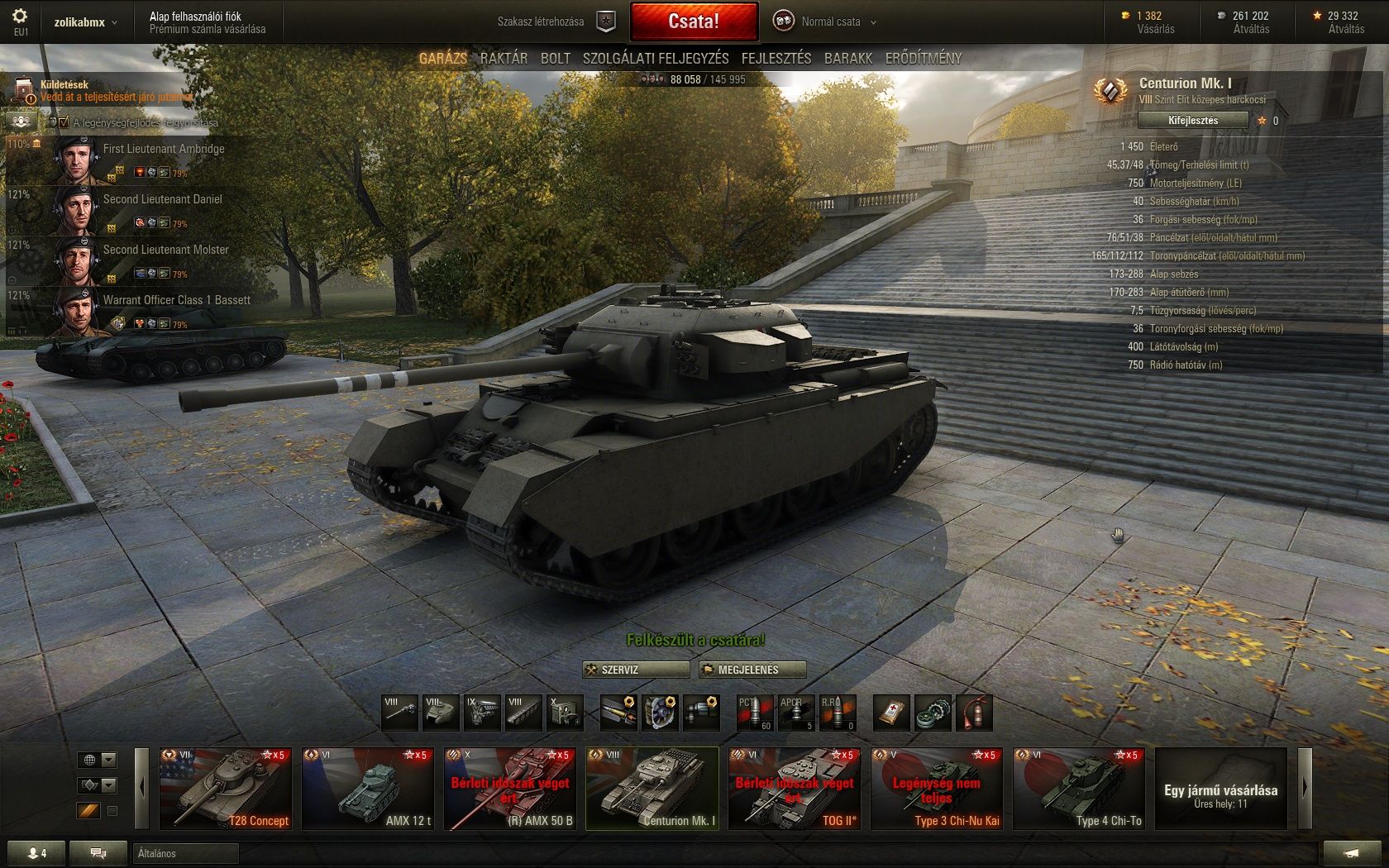
Task: Switch to the RAKTÁR tab
Action: pyautogui.click(x=504, y=58)
